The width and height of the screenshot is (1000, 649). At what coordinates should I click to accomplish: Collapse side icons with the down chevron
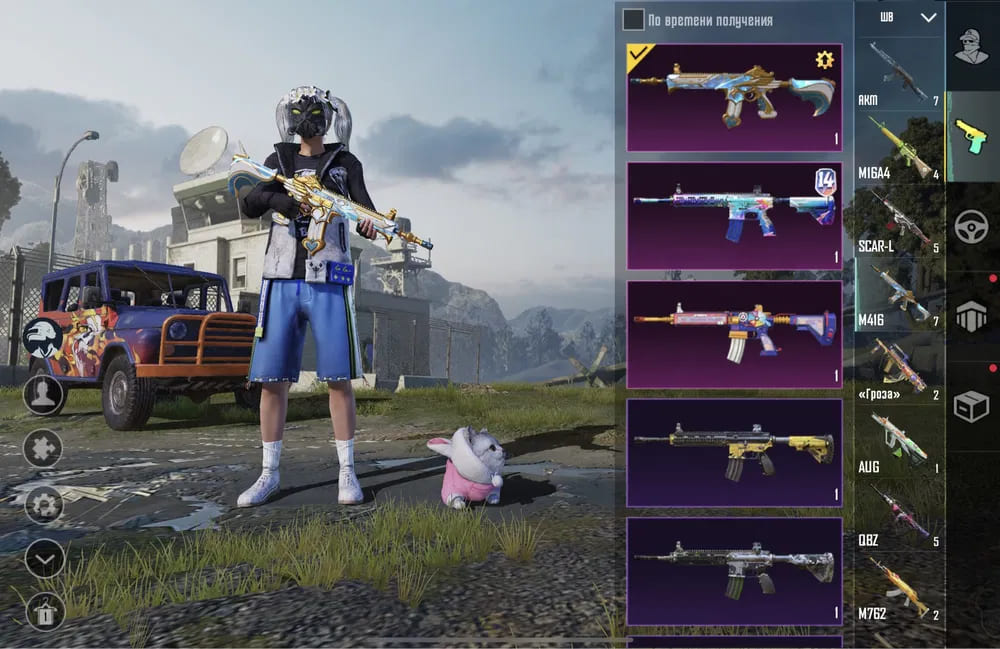tap(44, 558)
